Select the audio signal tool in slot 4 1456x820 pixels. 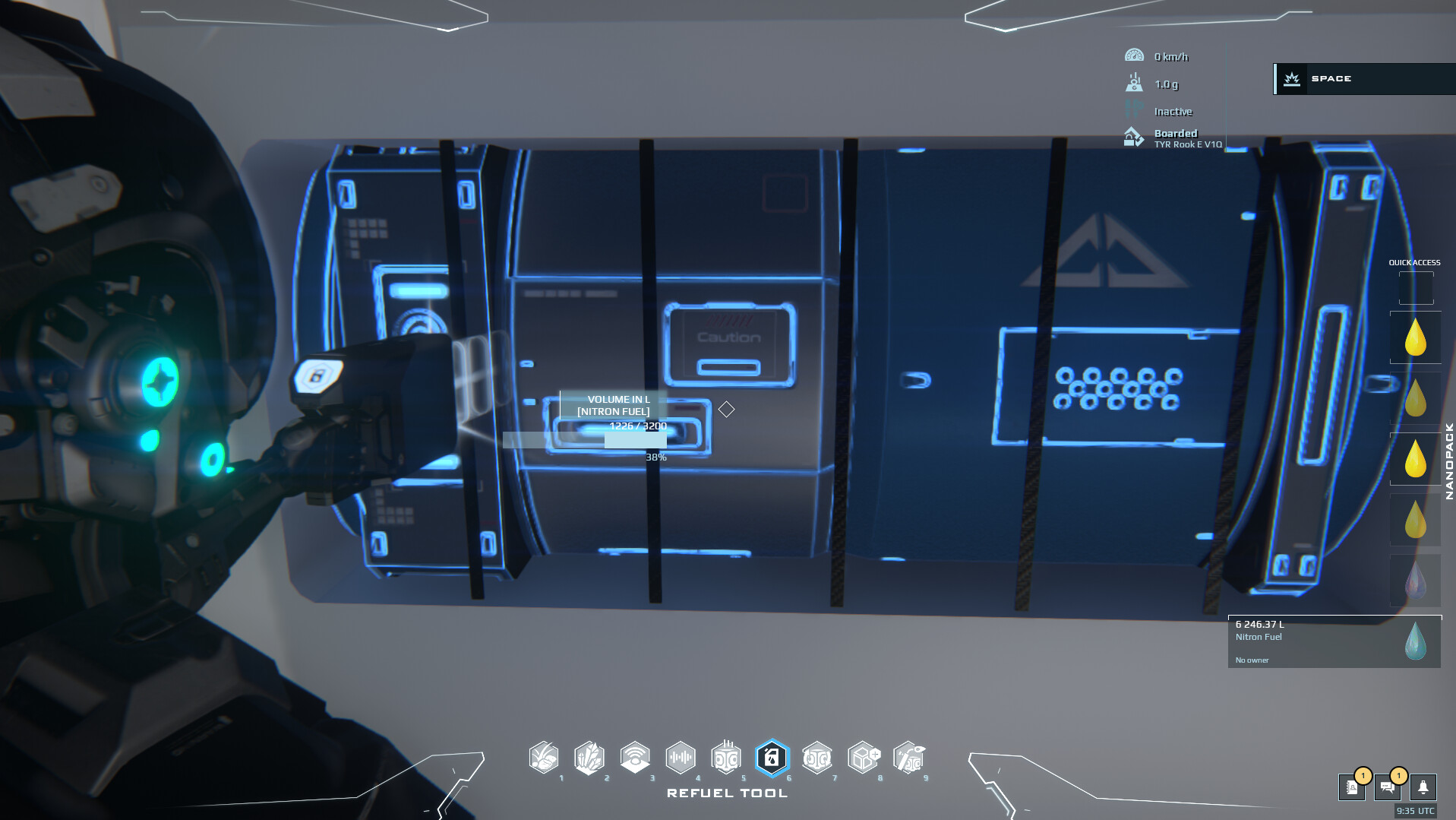coord(681,758)
